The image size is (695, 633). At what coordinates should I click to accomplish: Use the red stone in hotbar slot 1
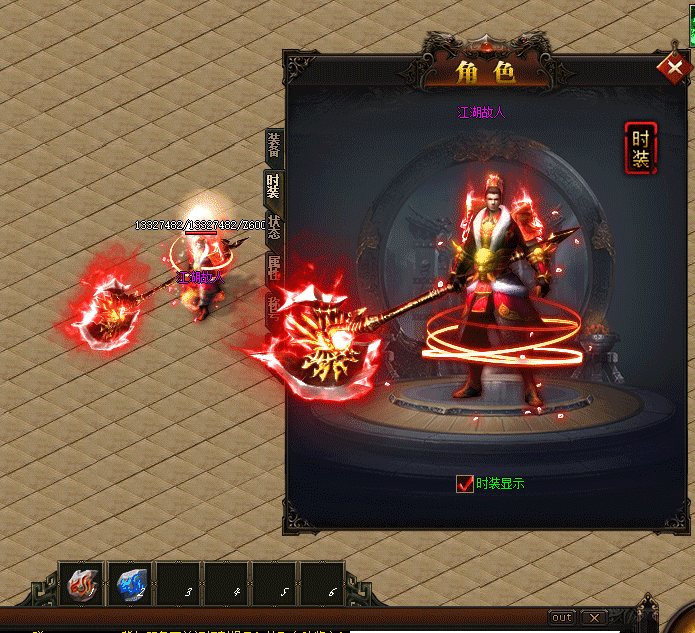click(82, 584)
